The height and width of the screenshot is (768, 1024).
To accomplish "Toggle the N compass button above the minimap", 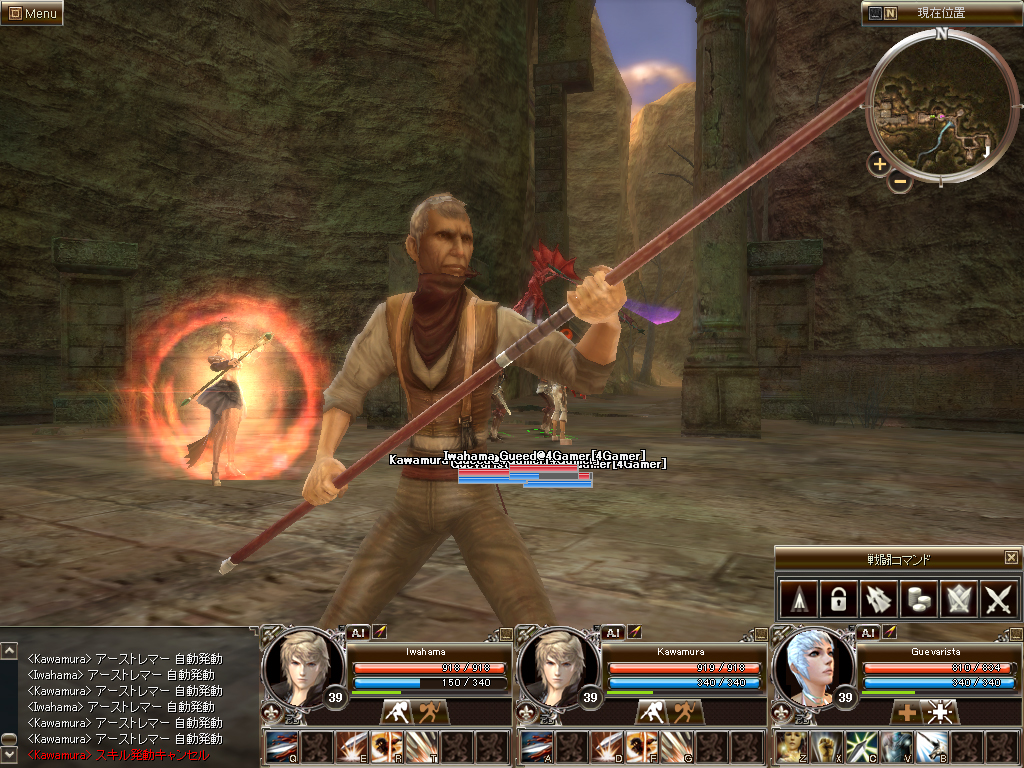I will [890, 13].
